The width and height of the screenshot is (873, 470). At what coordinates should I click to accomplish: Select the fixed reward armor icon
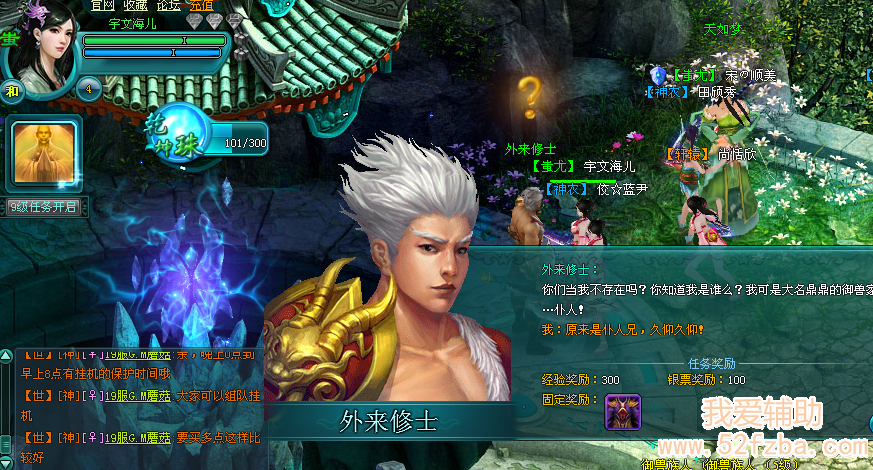(x=623, y=411)
